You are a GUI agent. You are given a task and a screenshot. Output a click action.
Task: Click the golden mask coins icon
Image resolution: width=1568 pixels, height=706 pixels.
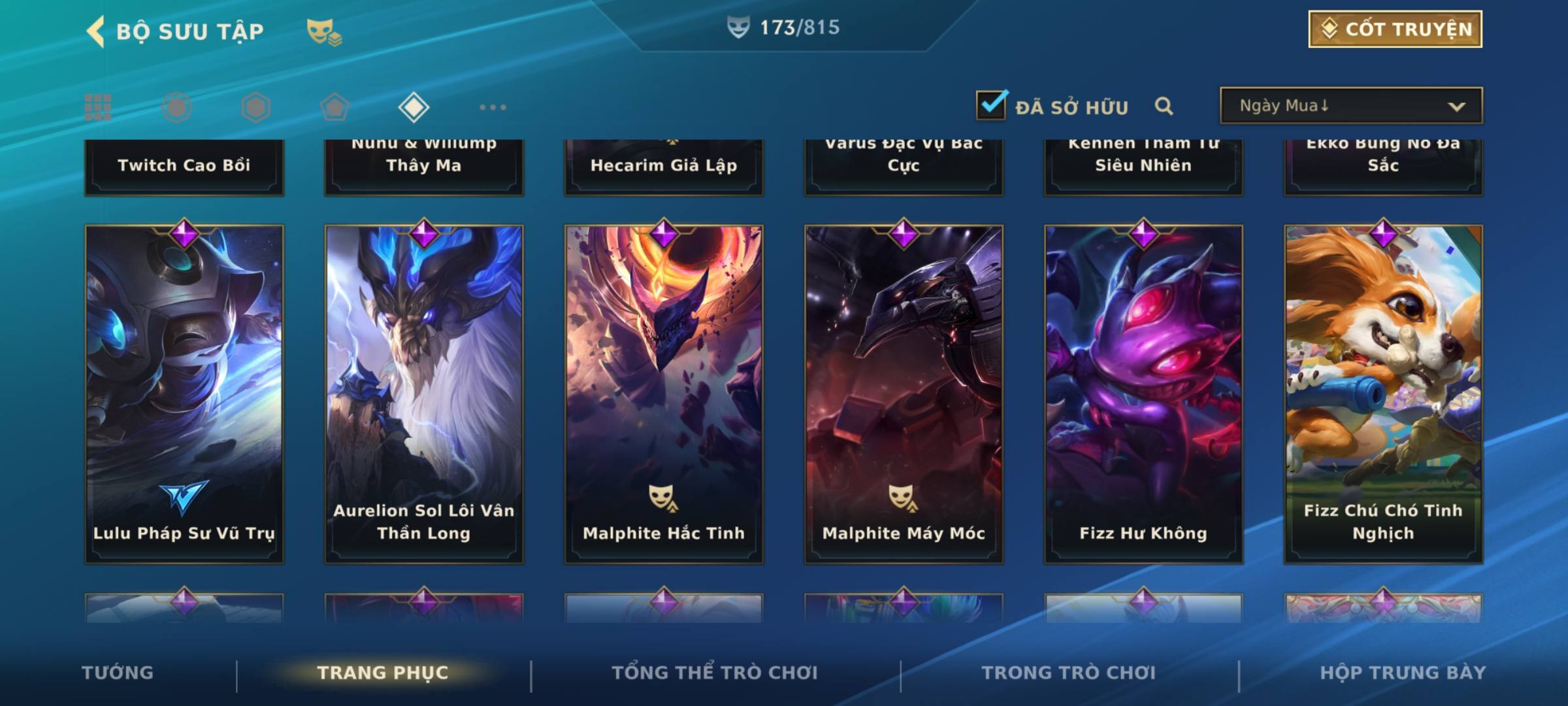pyautogui.click(x=324, y=31)
